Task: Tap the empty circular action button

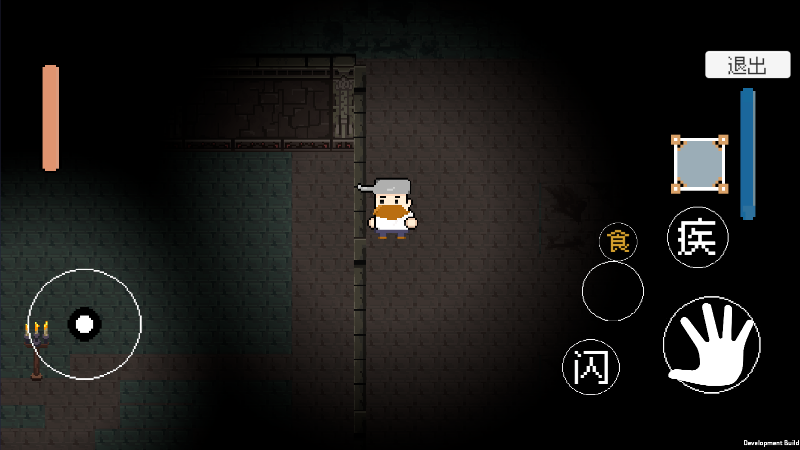Action: (x=613, y=291)
